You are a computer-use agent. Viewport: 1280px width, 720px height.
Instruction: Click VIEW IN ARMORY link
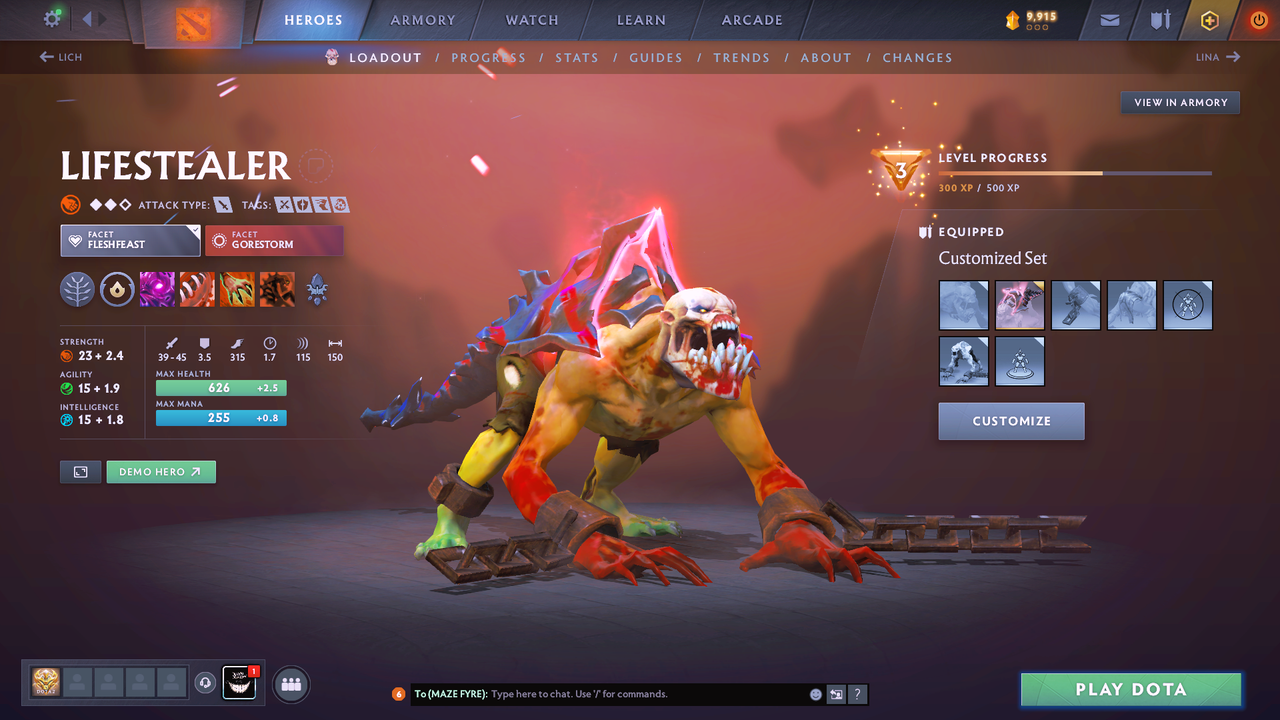[1180, 102]
